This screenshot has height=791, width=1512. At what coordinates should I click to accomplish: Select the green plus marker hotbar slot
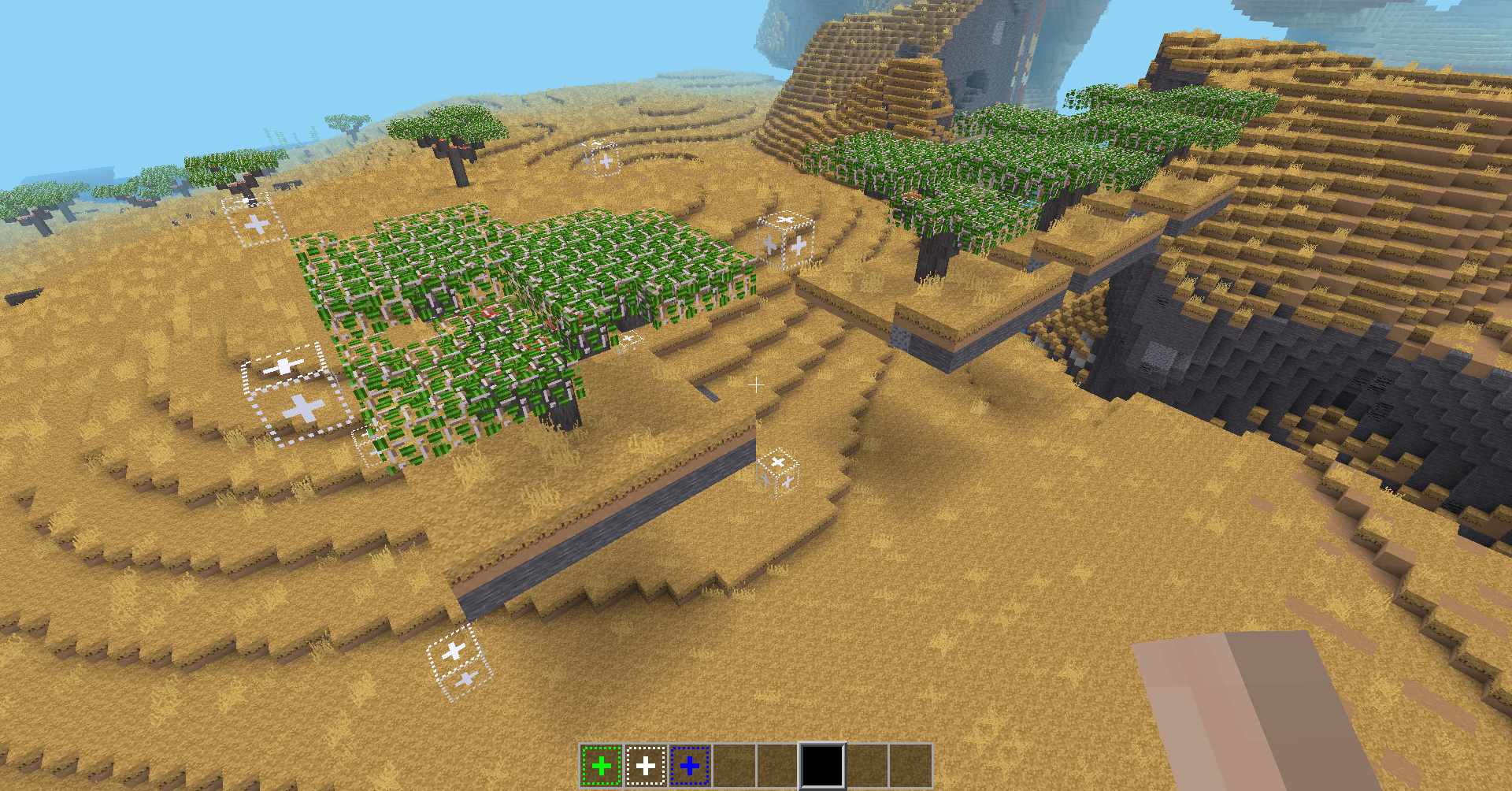(601, 765)
